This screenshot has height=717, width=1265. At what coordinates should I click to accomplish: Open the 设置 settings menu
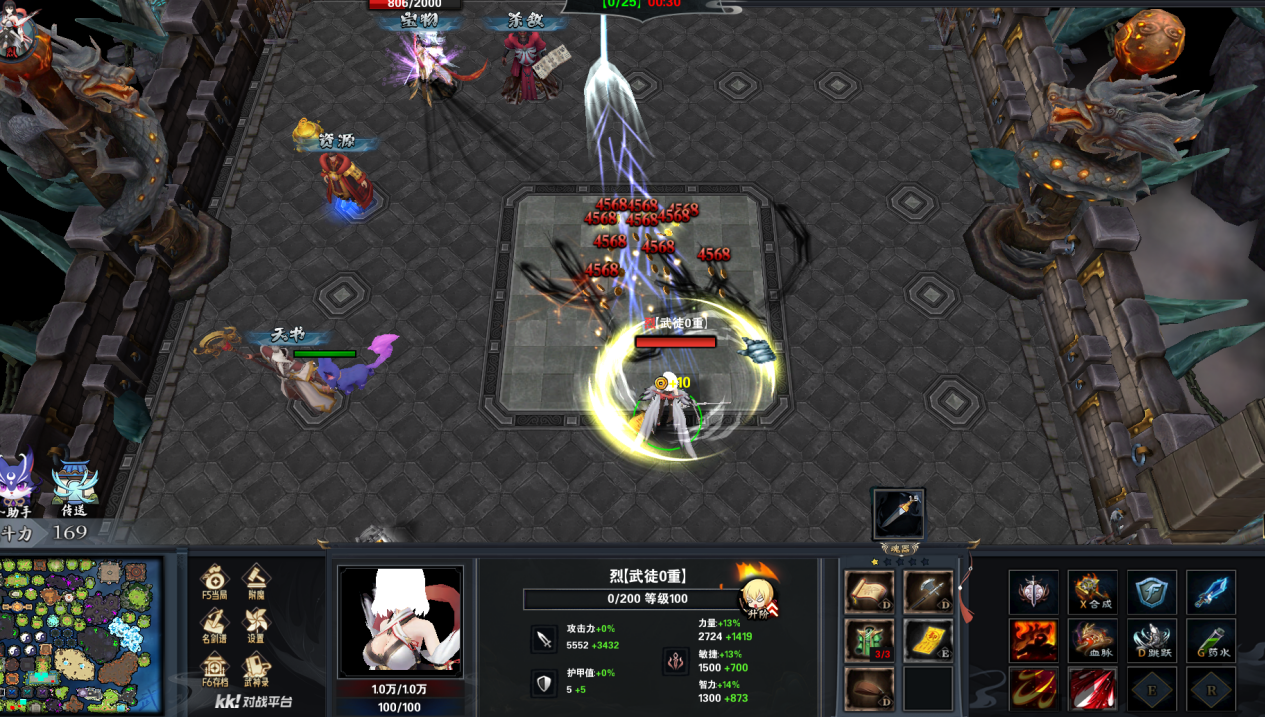(256, 624)
